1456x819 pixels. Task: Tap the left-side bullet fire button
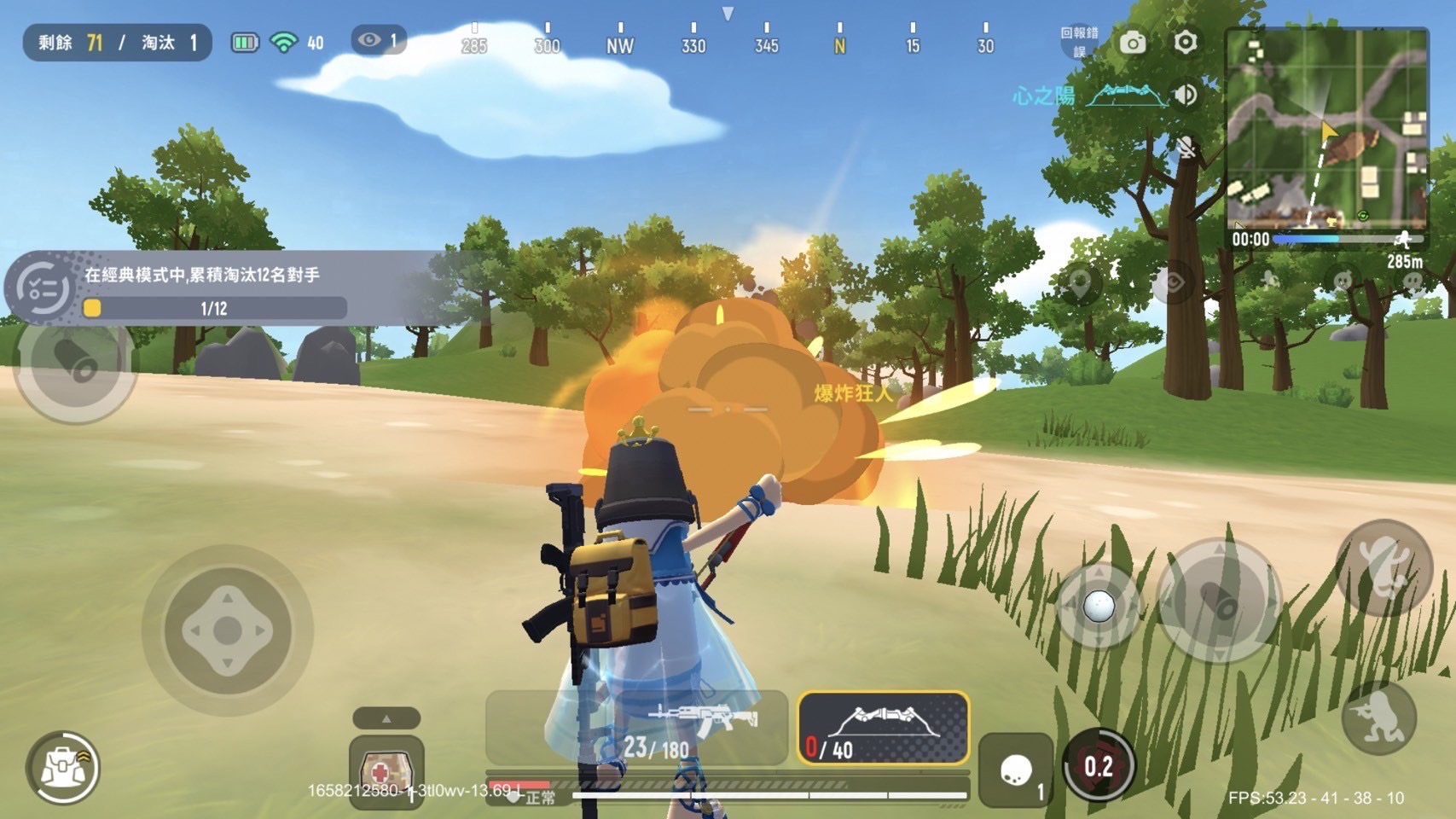(x=75, y=361)
